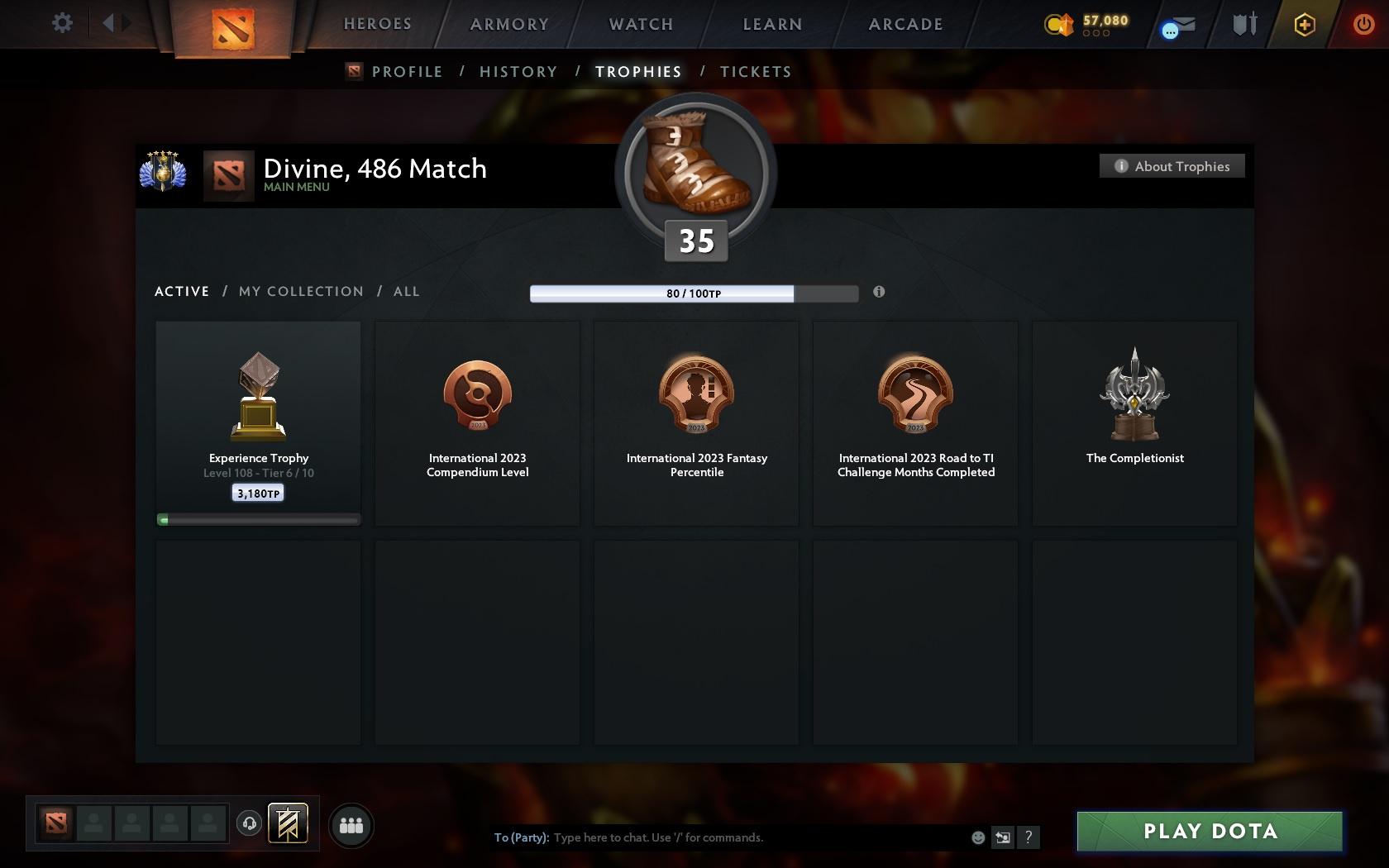Click the Dota Plus hexagon icon
Screen dimensions: 1389x868
[1305, 25]
